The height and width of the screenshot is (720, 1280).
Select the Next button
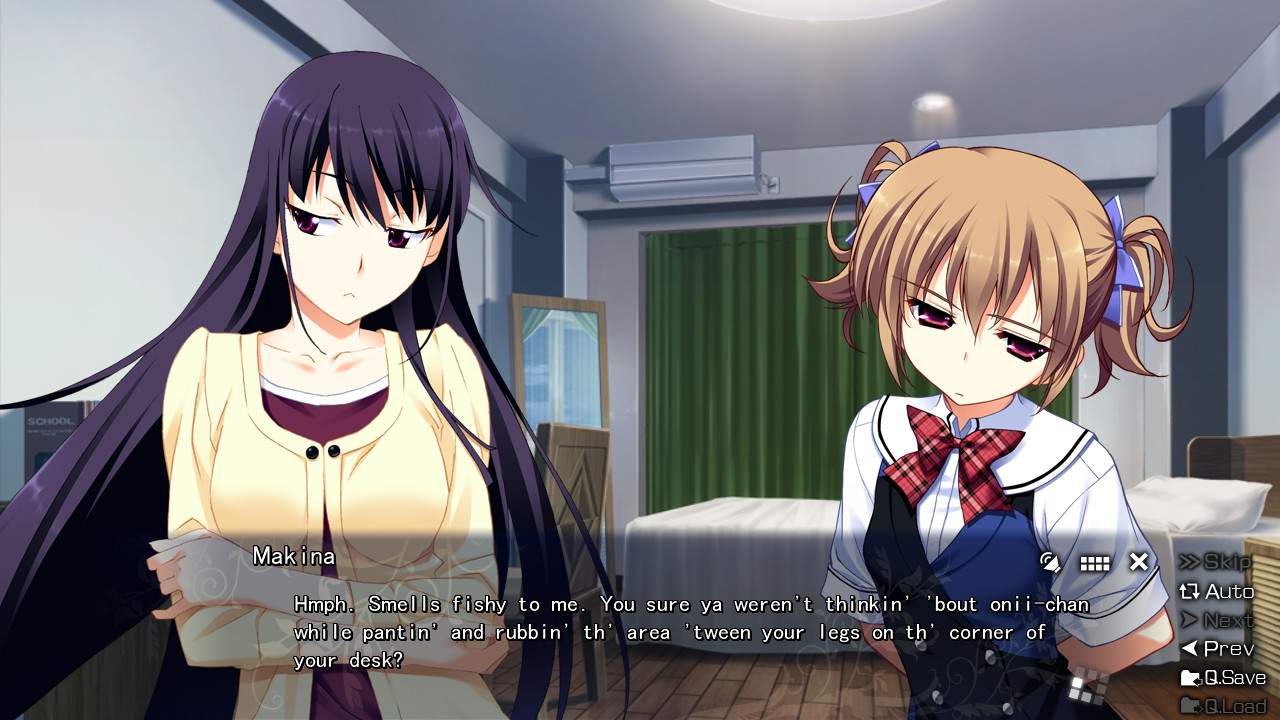(1216, 620)
